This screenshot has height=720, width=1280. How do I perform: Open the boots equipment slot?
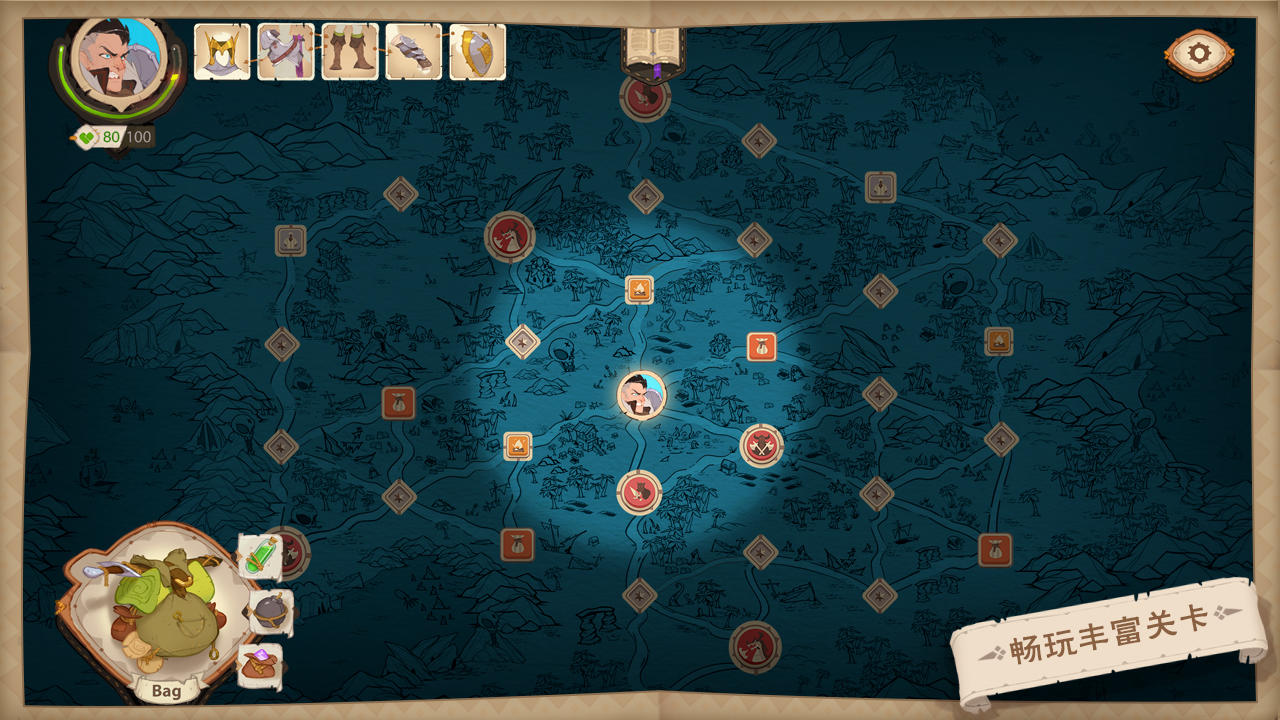coord(345,47)
